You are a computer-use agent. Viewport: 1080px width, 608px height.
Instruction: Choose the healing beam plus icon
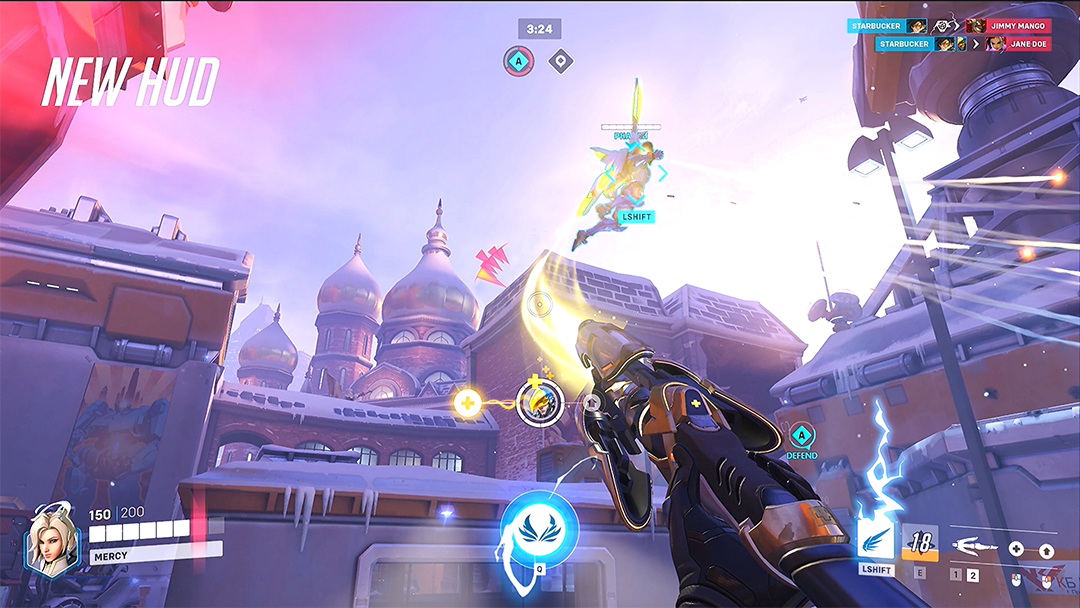point(1016,549)
